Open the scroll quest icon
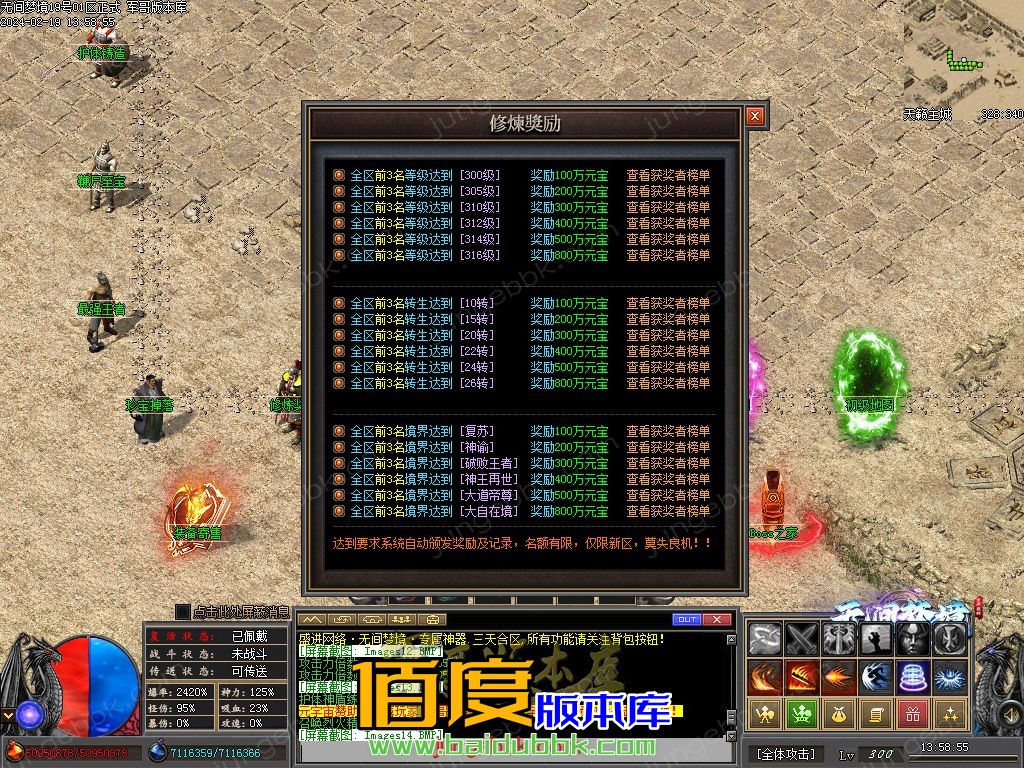The image size is (1024, 768). pos(876,714)
